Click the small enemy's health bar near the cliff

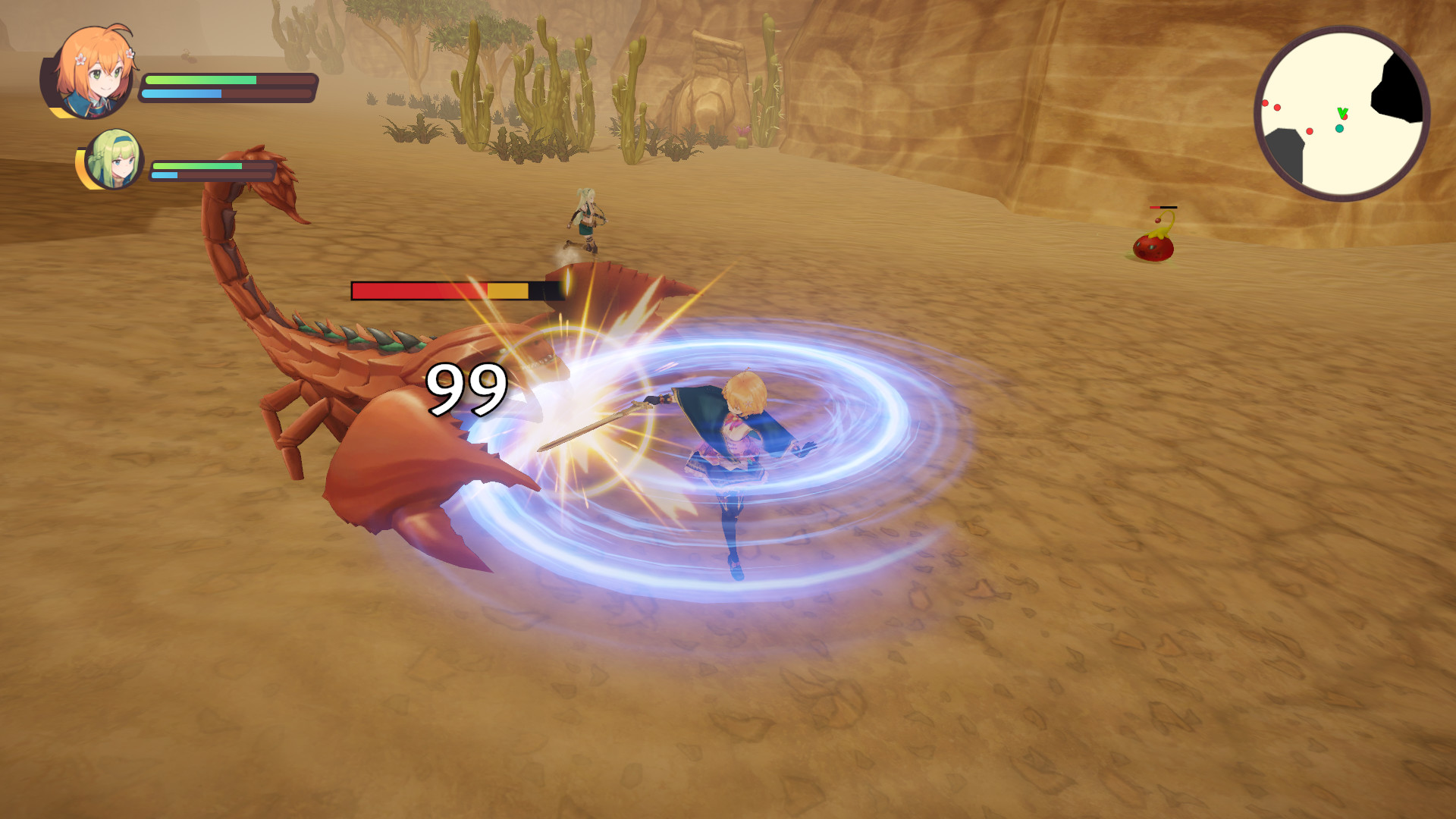(x=1163, y=206)
